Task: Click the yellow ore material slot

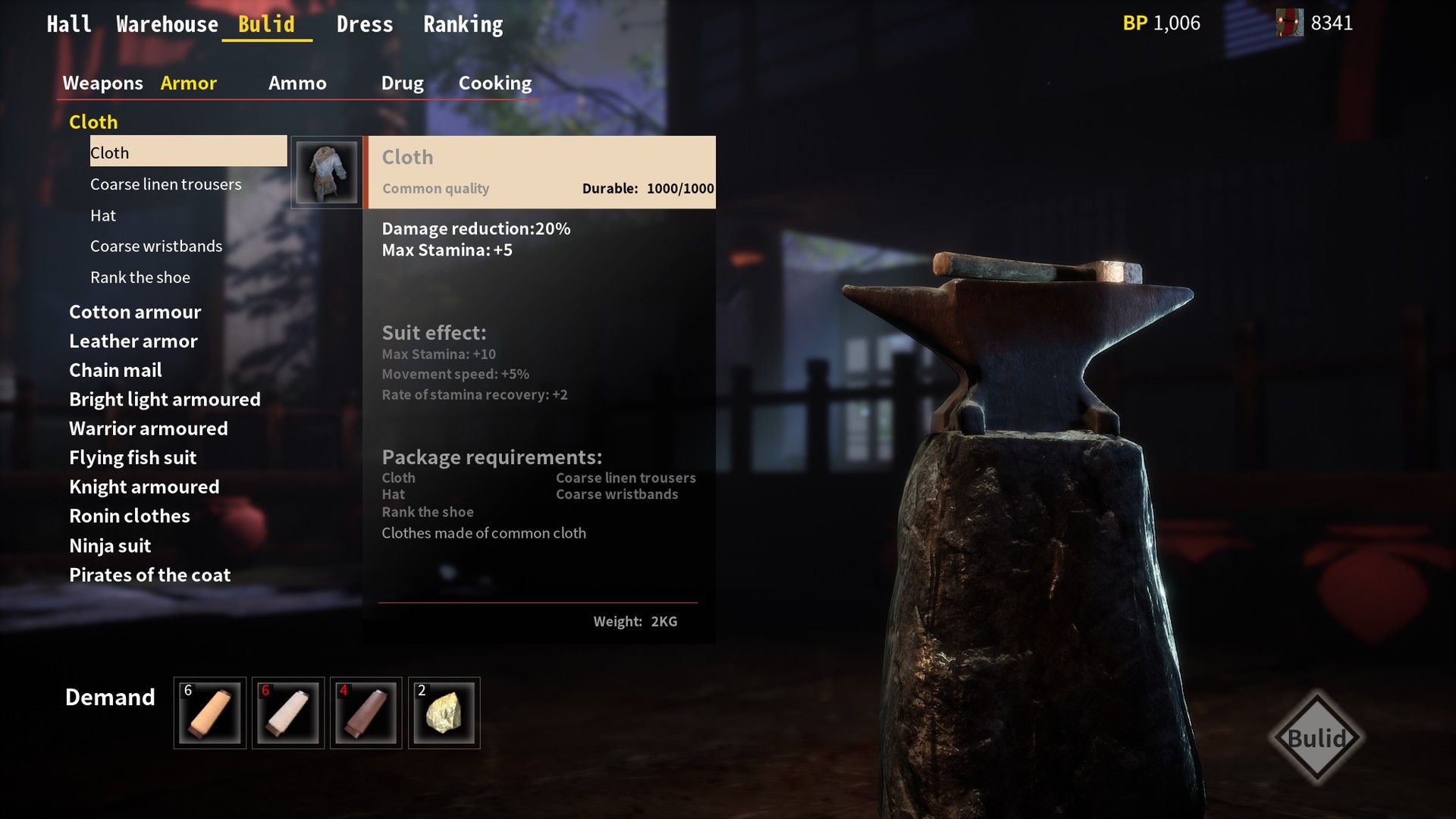Action: coord(444,713)
